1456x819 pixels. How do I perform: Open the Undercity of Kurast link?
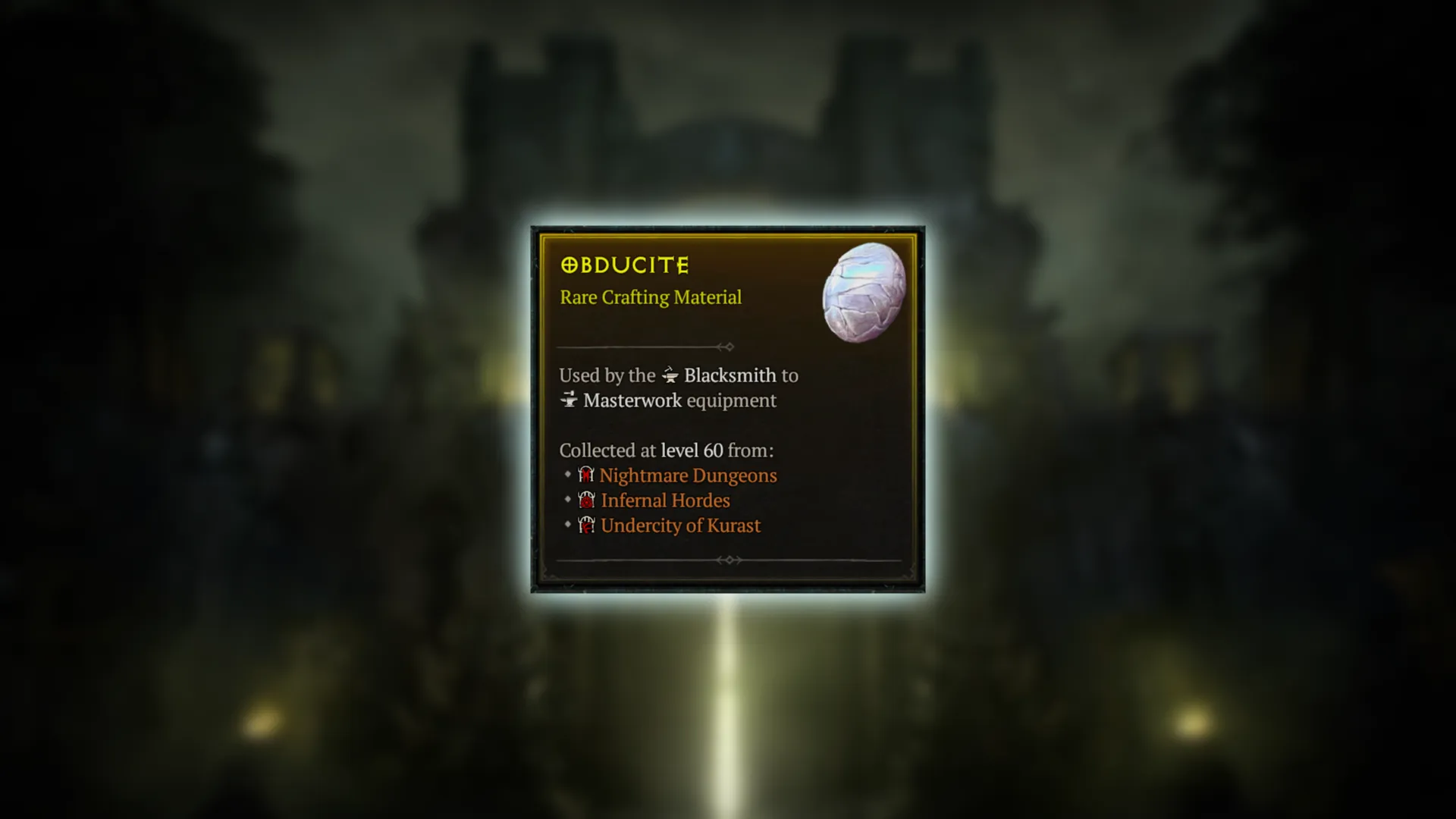679,525
